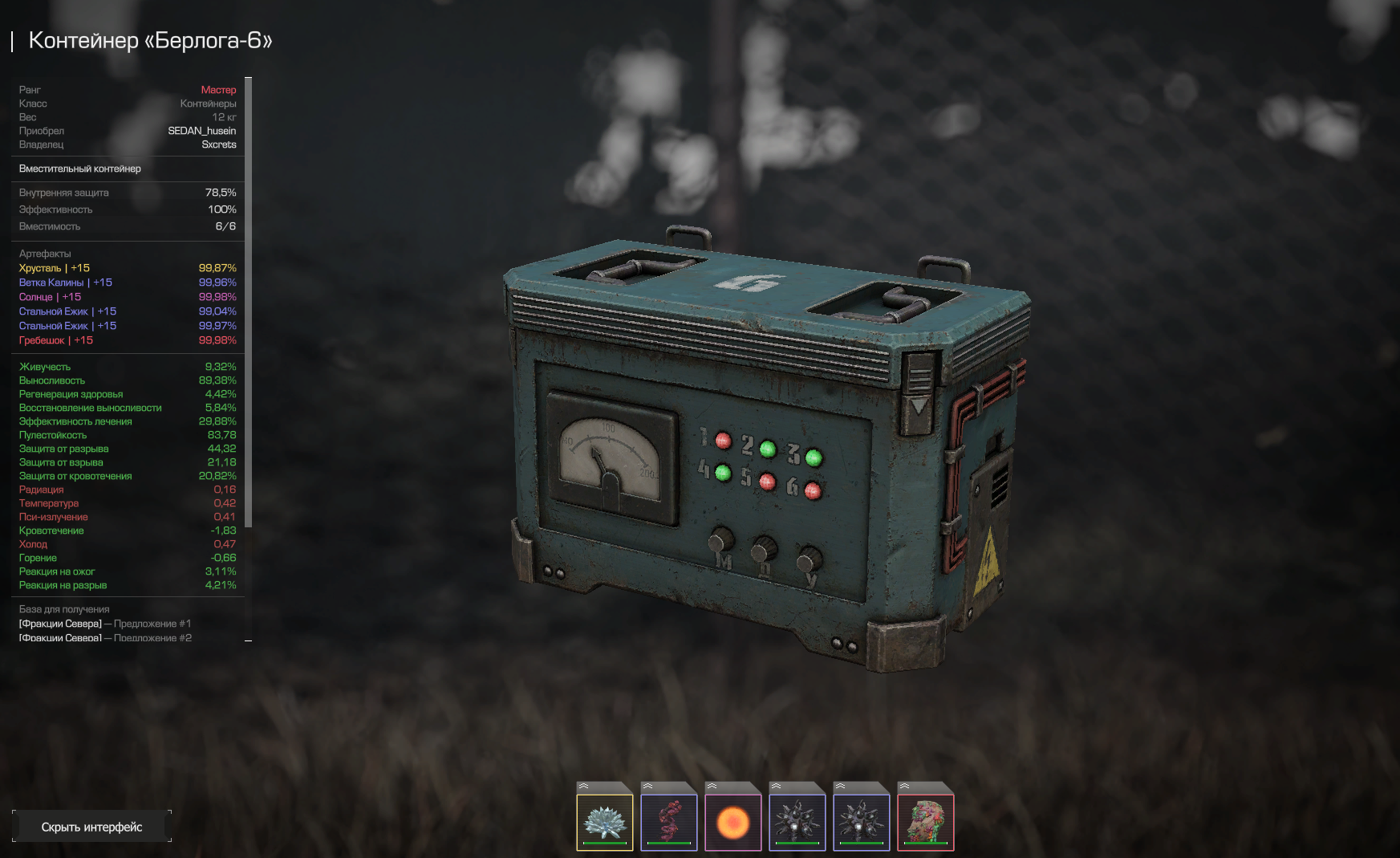The width and height of the screenshot is (1400, 858).
Task: Open Фракции Севера Предложение #1 entry
Action: pyautogui.click(x=105, y=624)
